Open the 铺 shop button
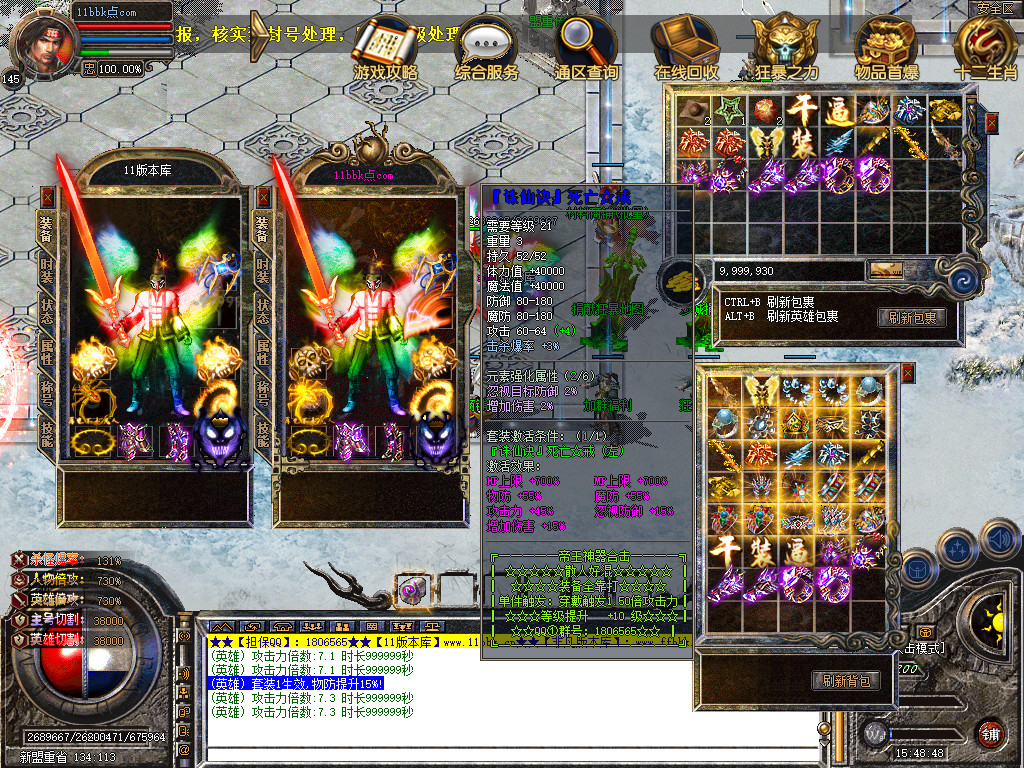Screen dimensions: 1024x768 click(989, 733)
